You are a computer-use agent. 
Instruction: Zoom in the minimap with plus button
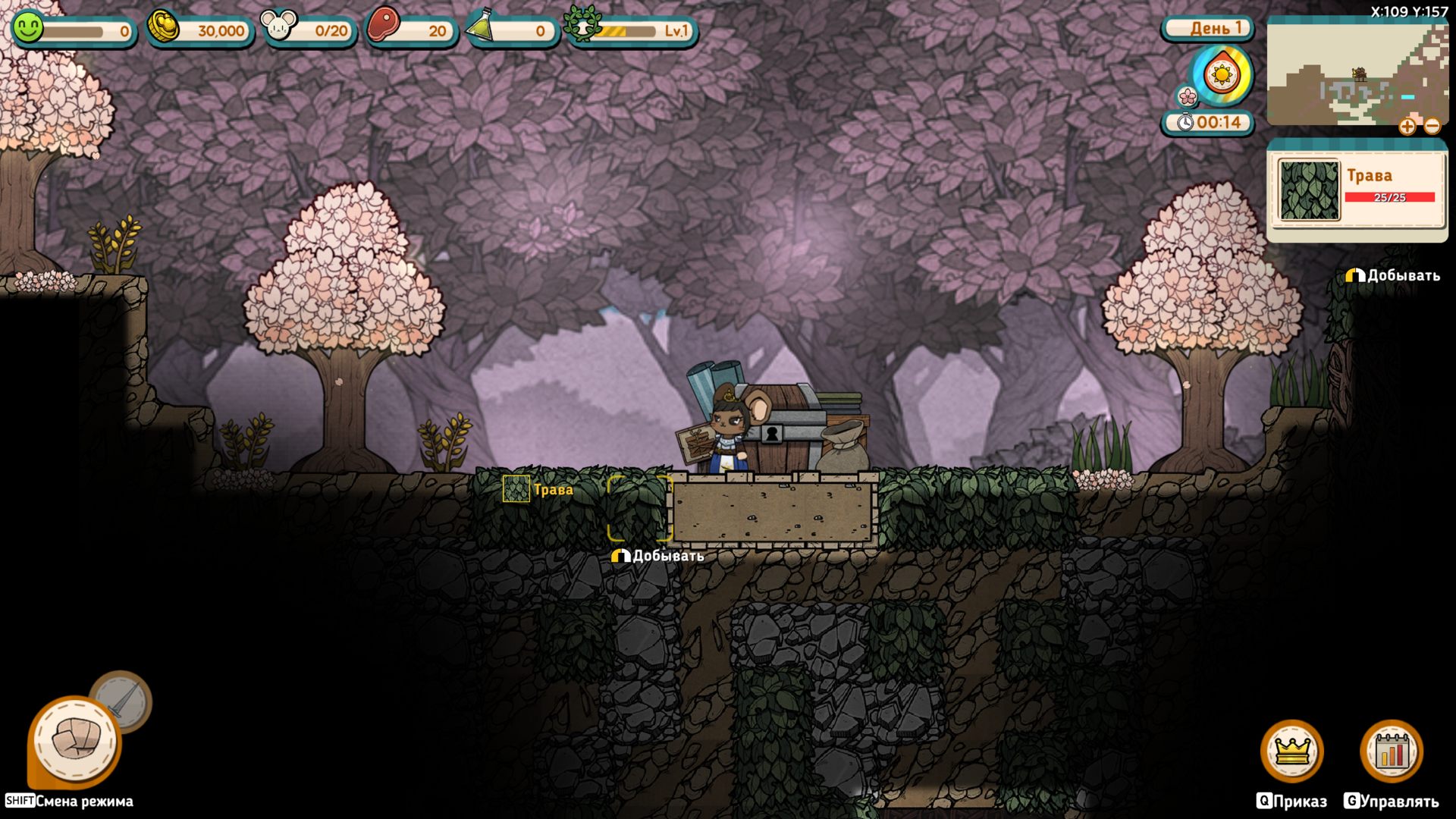tap(1407, 127)
